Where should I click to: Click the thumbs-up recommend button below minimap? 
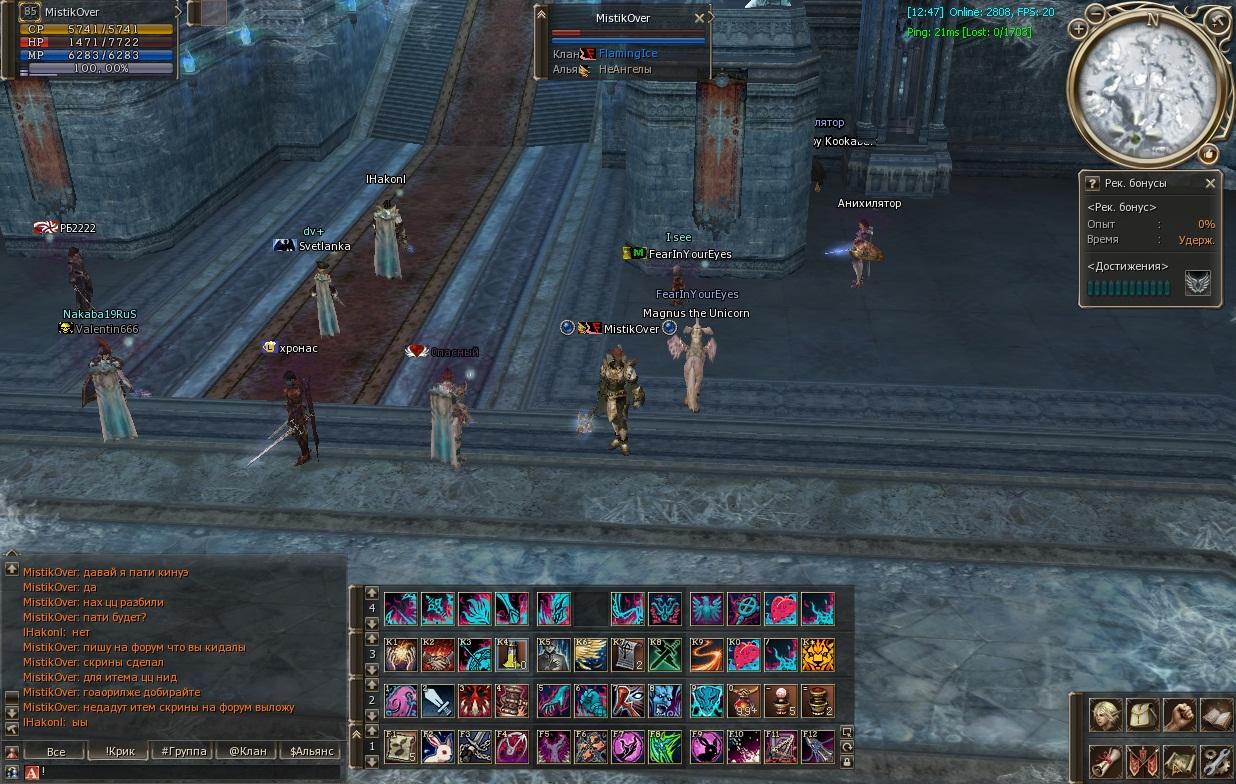pyautogui.click(x=1208, y=154)
